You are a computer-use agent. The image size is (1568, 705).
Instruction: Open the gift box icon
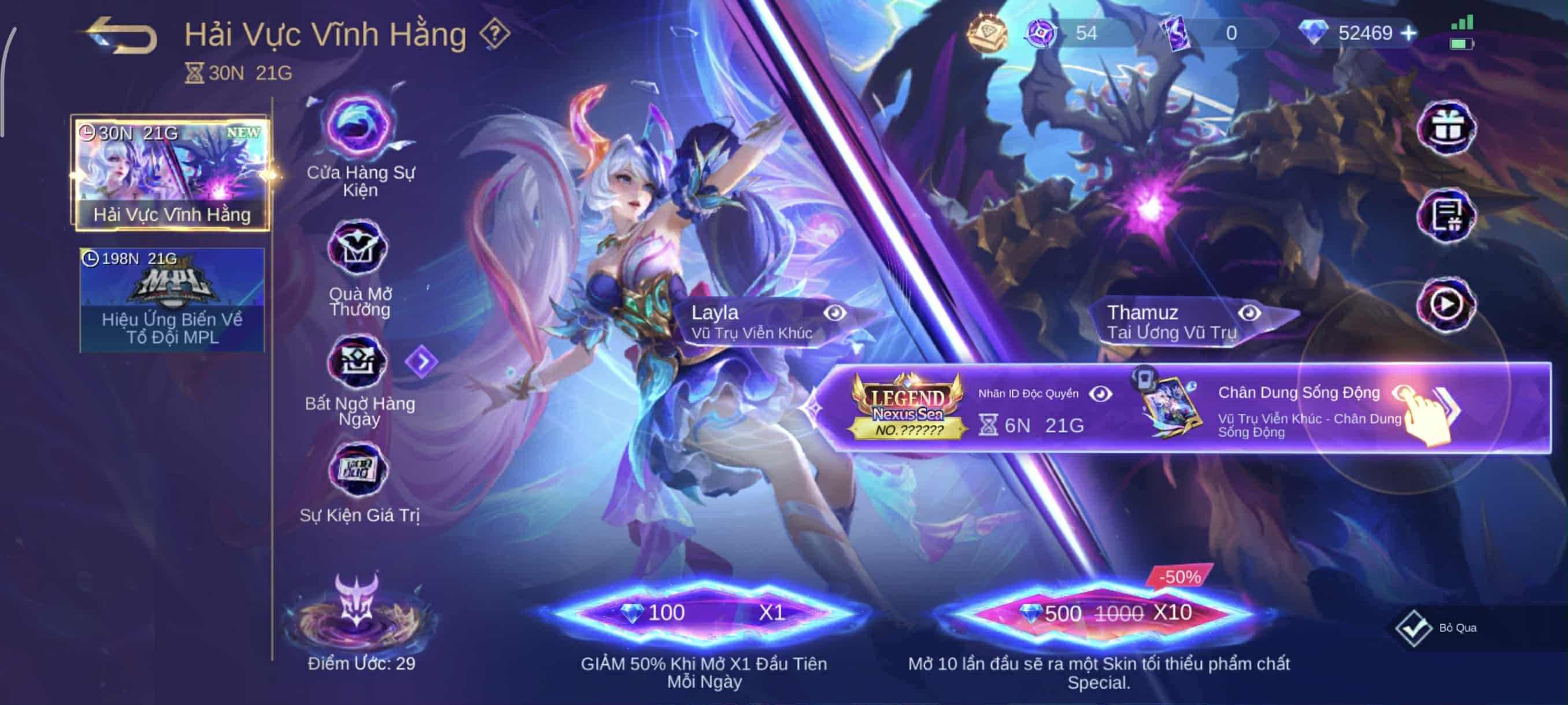click(x=1447, y=128)
